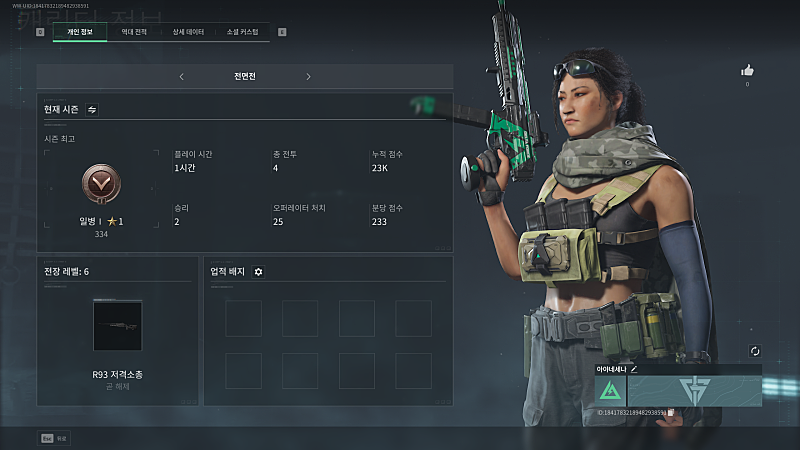Screen dimensions: 800x450
Task: Edit the player name with pencil icon
Action: [633, 369]
